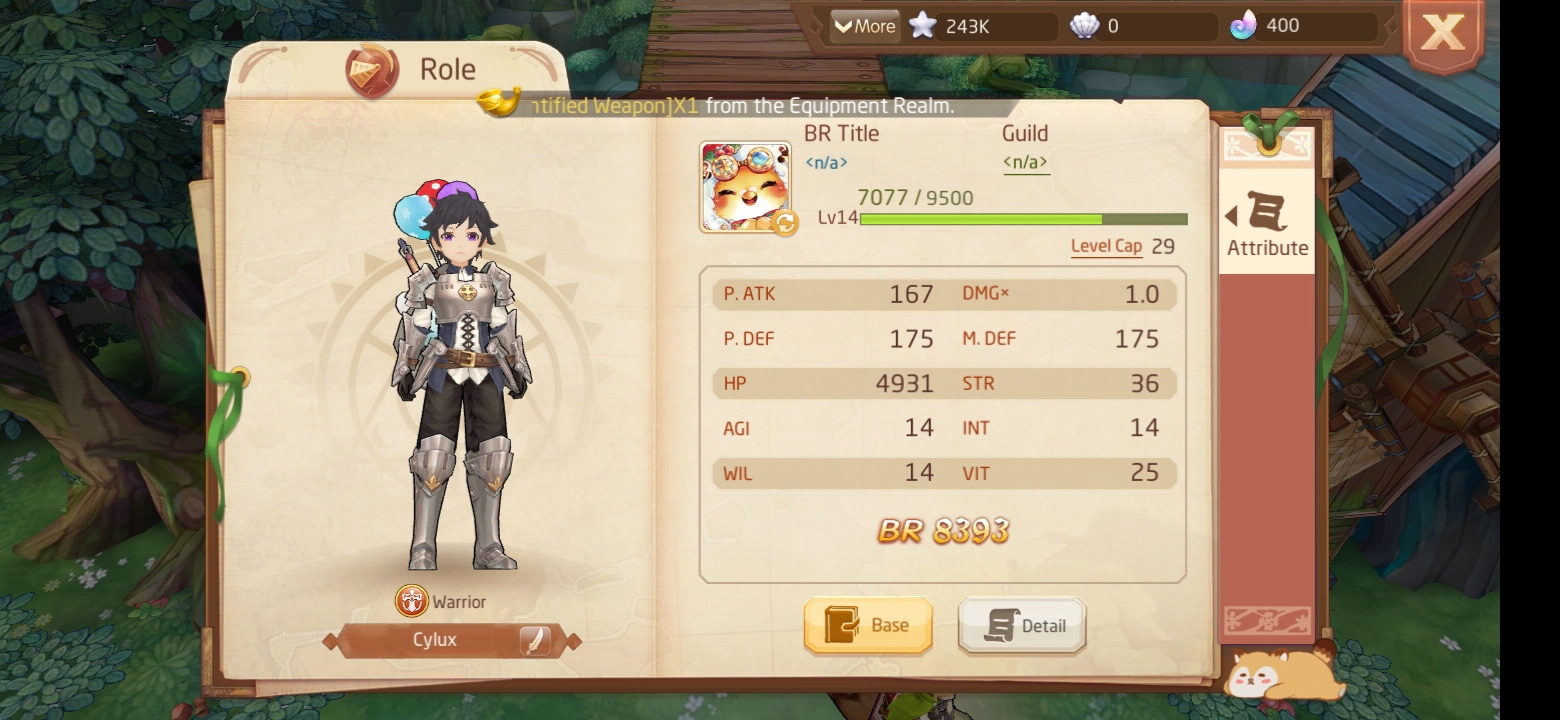The height and width of the screenshot is (720, 1560).
Task: Select the BR Title n/a entry
Action: coord(826,162)
